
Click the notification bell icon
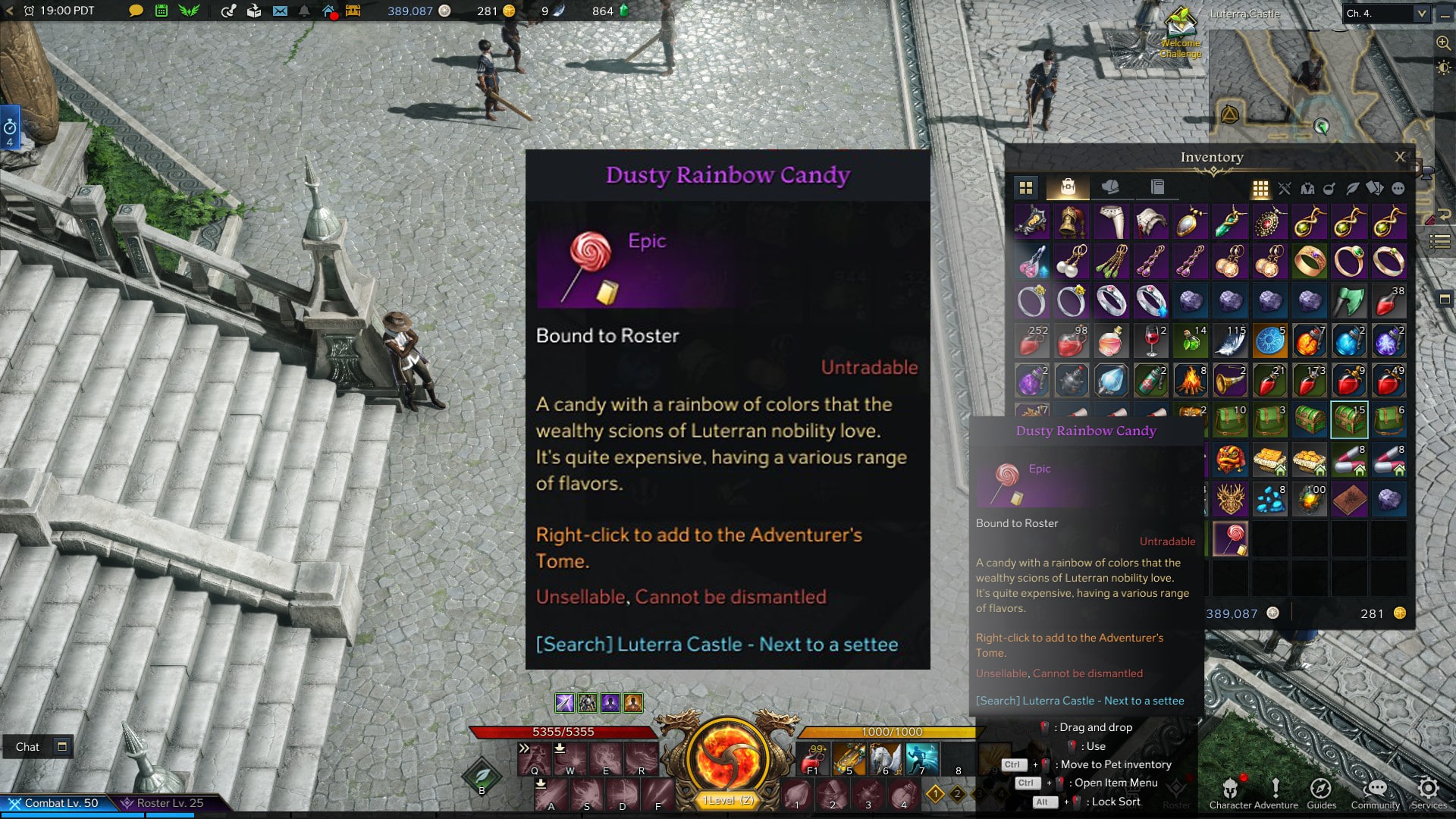(304, 11)
